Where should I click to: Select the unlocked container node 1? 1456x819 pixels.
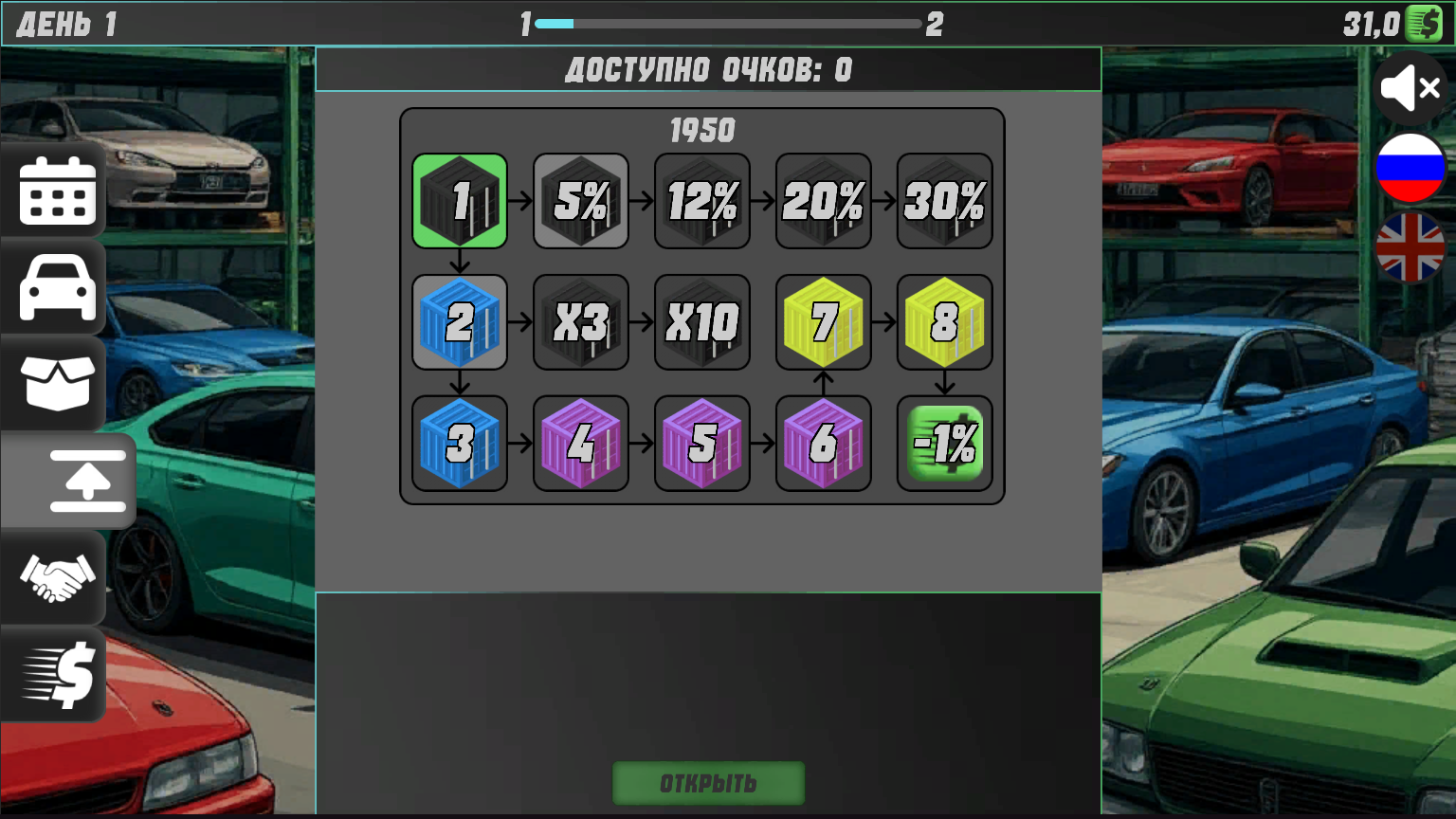[x=459, y=200]
